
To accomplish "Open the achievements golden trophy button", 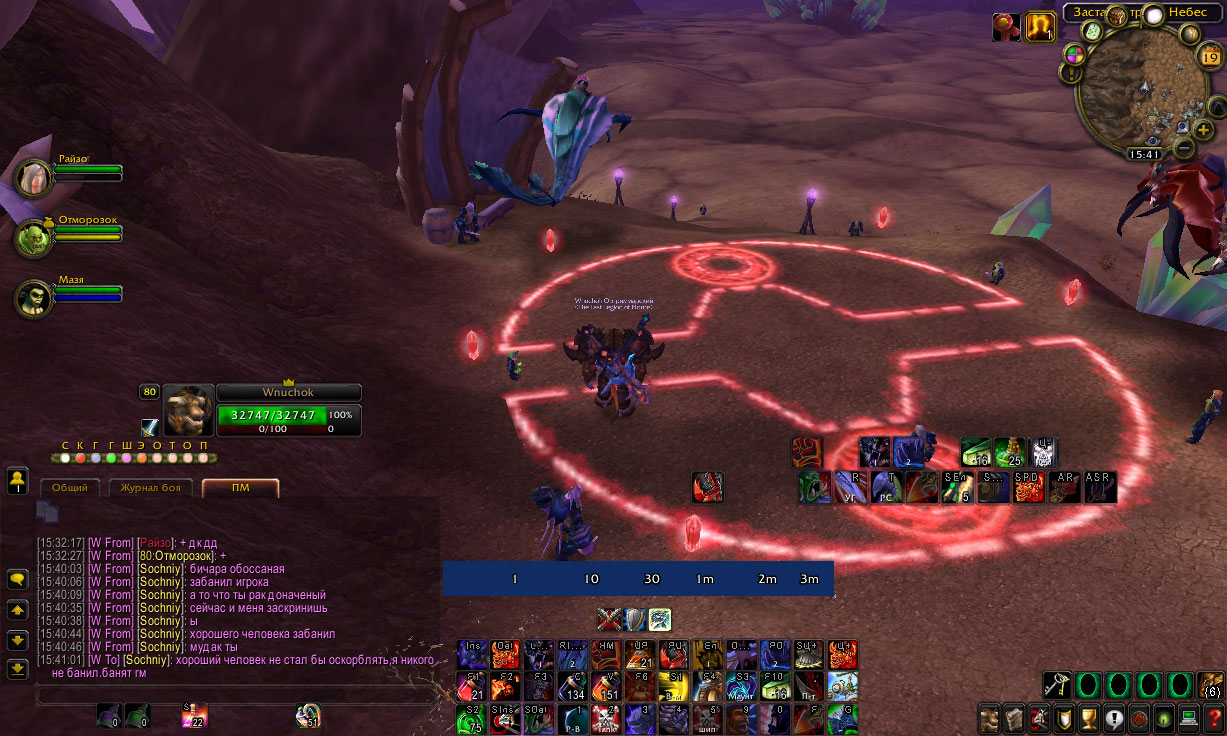I will (1089, 719).
